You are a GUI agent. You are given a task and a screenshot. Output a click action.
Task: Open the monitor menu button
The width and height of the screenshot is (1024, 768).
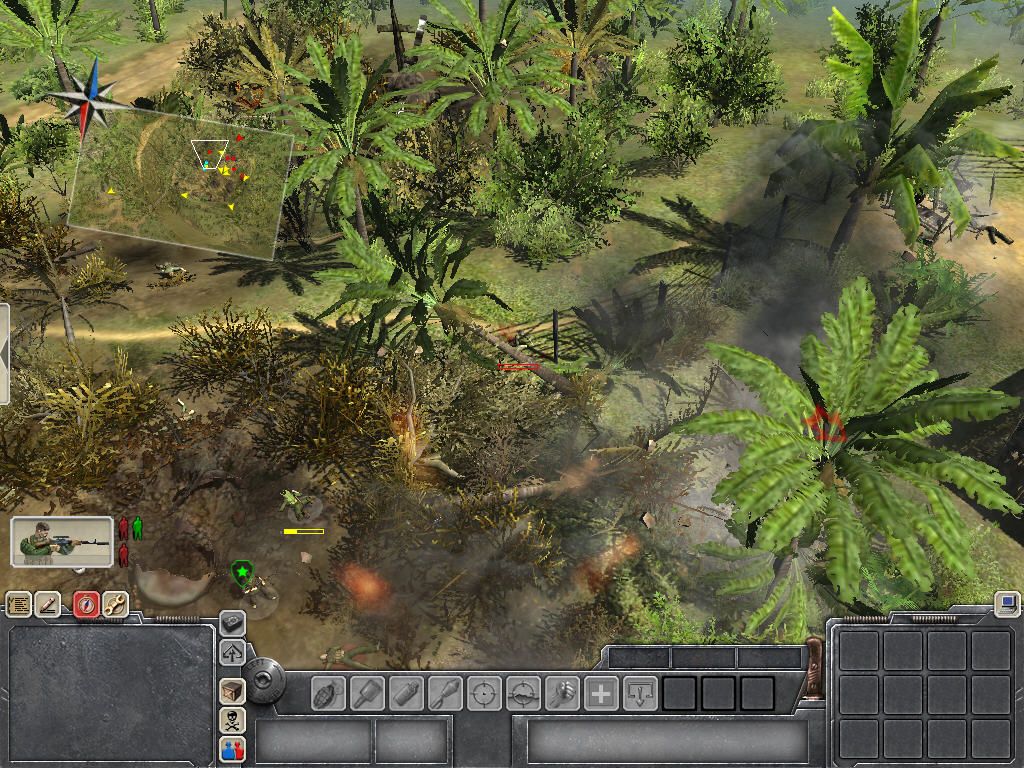click(x=1007, y=603)
